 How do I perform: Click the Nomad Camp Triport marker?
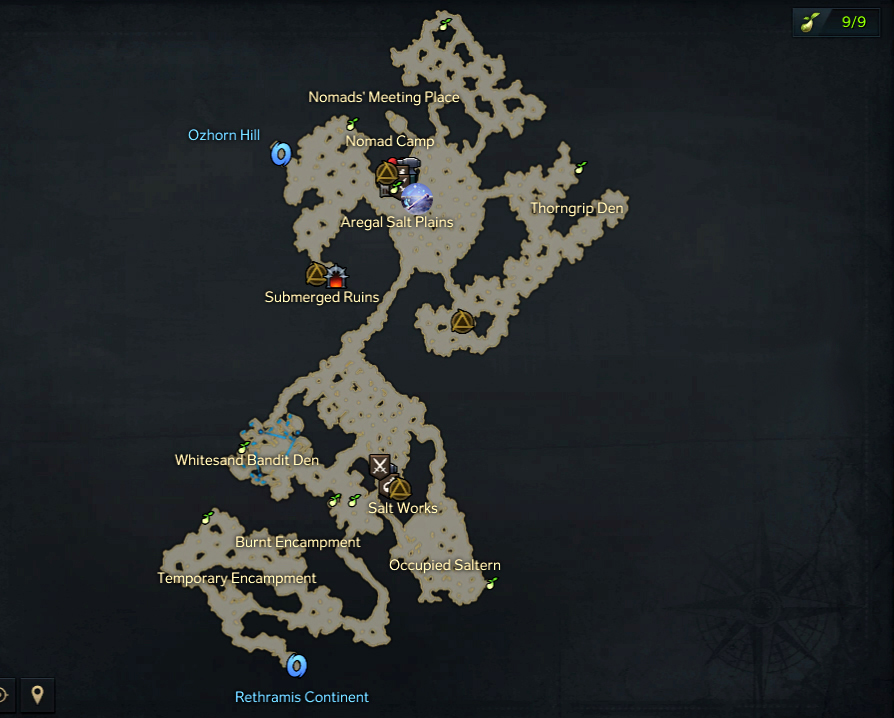tap(387, 173)
